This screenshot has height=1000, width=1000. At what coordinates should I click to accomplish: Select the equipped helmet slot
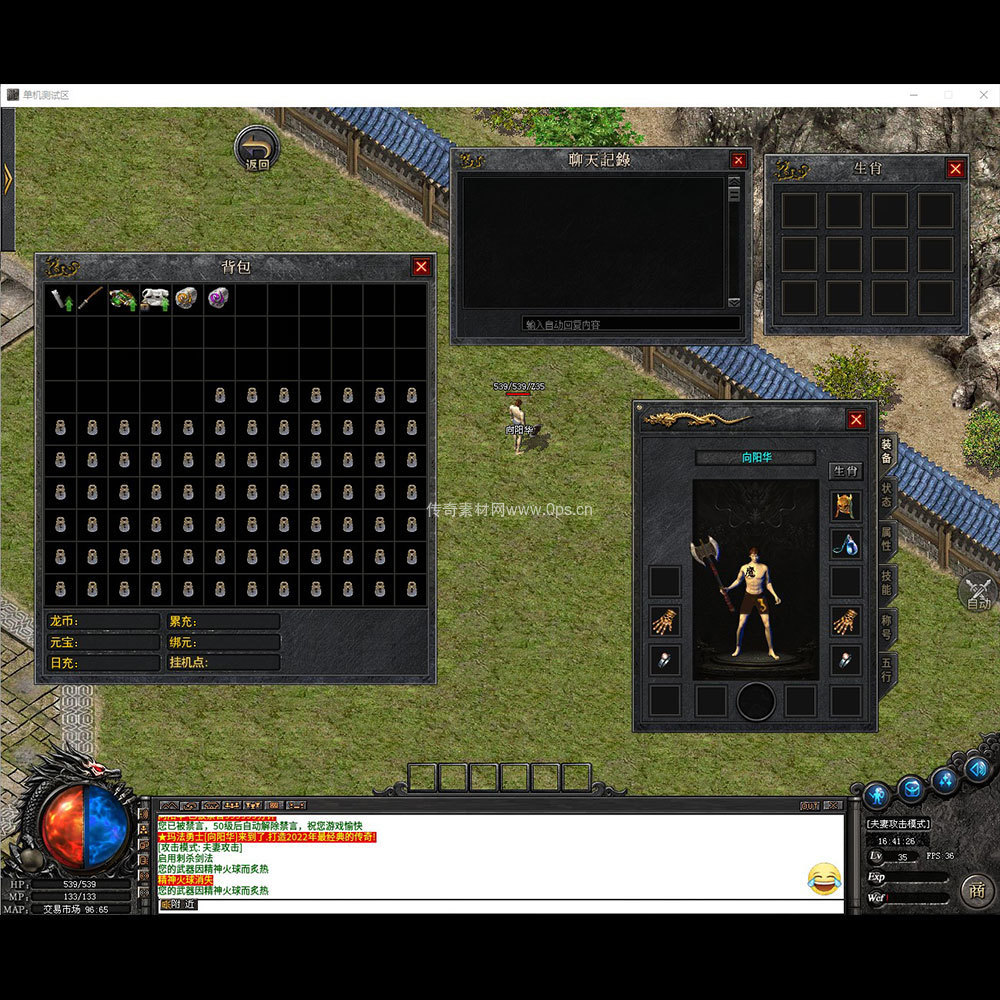pos(845,506)
